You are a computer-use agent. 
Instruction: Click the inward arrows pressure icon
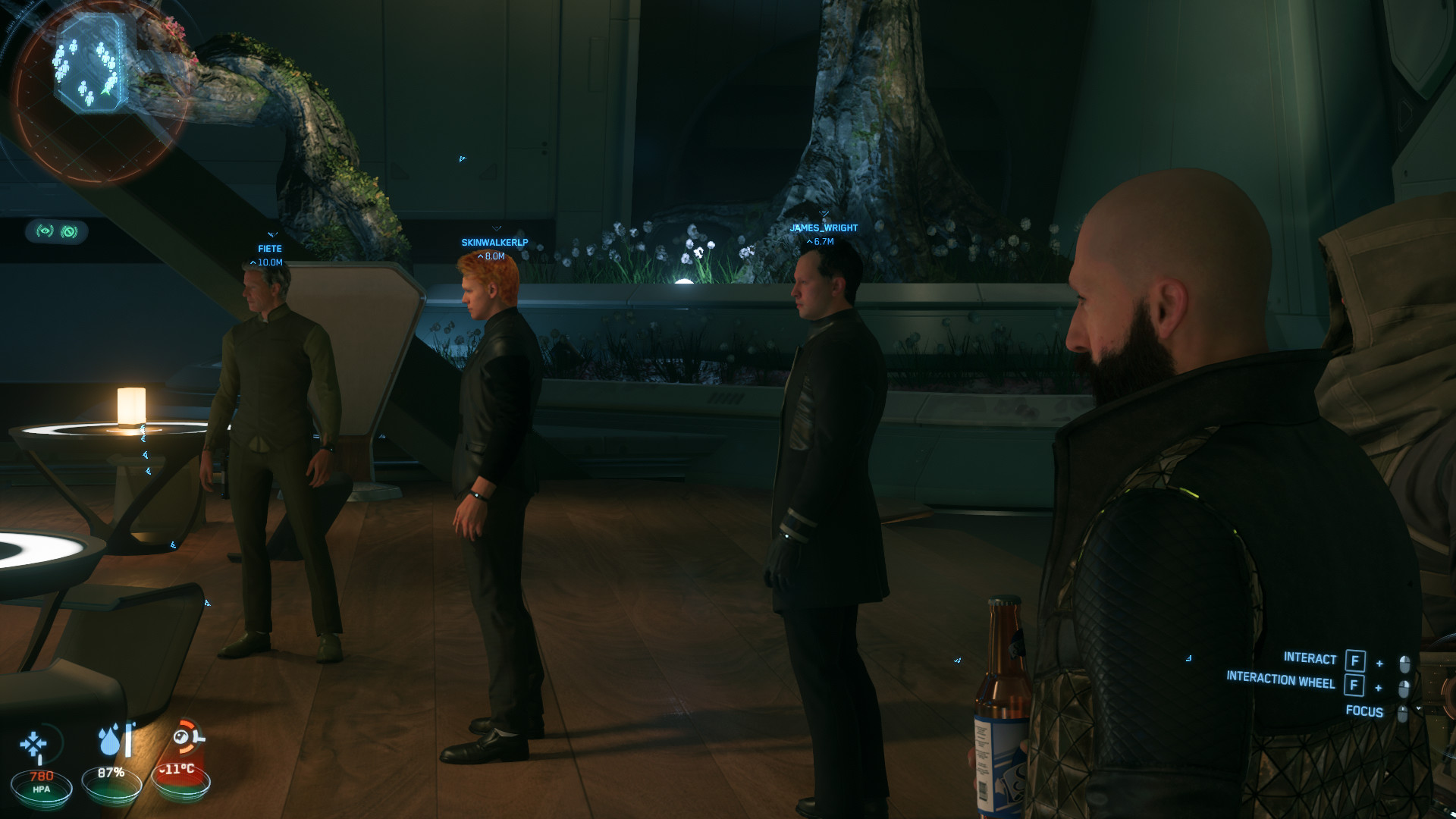point(34,745)
